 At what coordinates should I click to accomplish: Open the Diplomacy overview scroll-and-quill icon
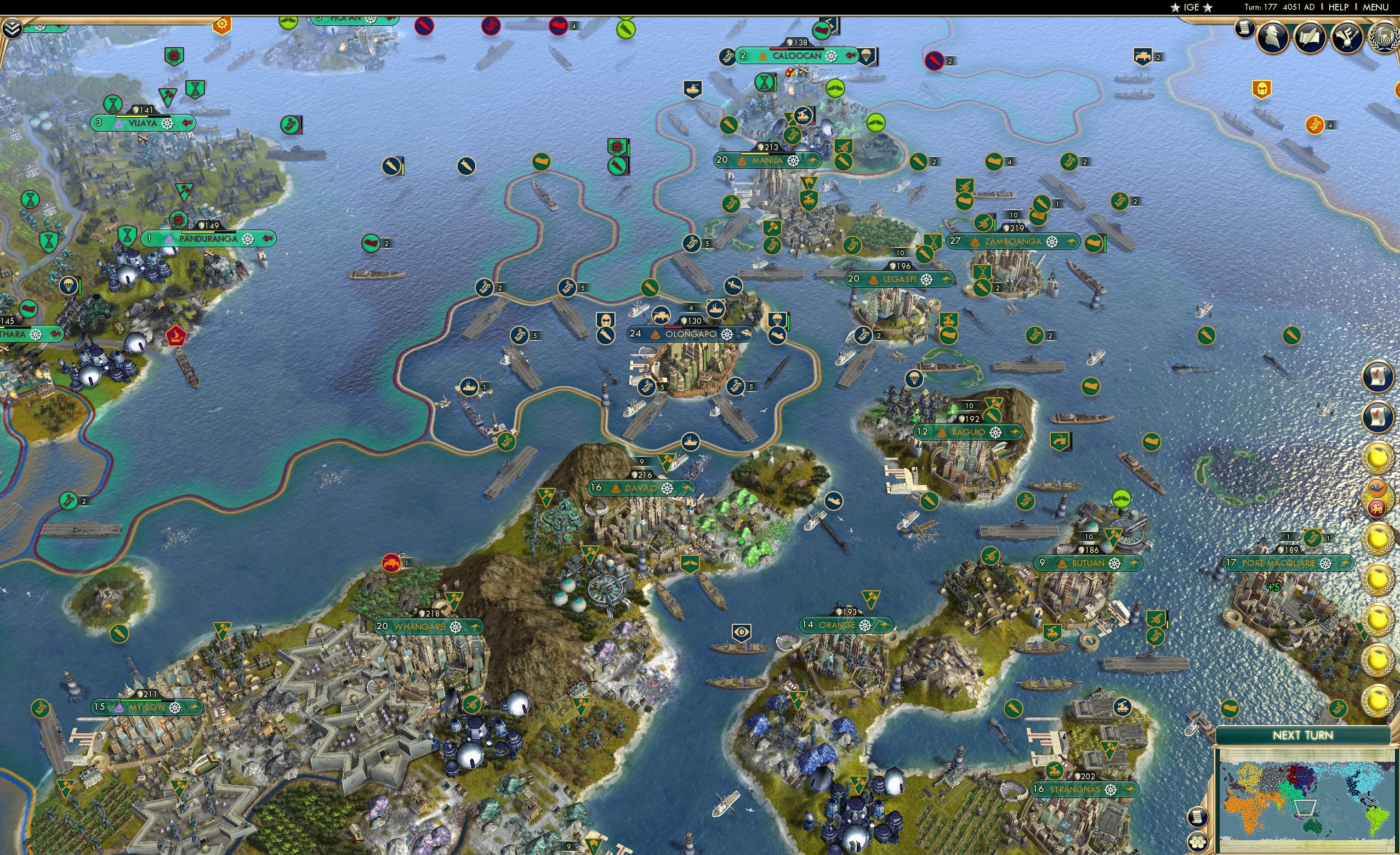[1310, 38]
